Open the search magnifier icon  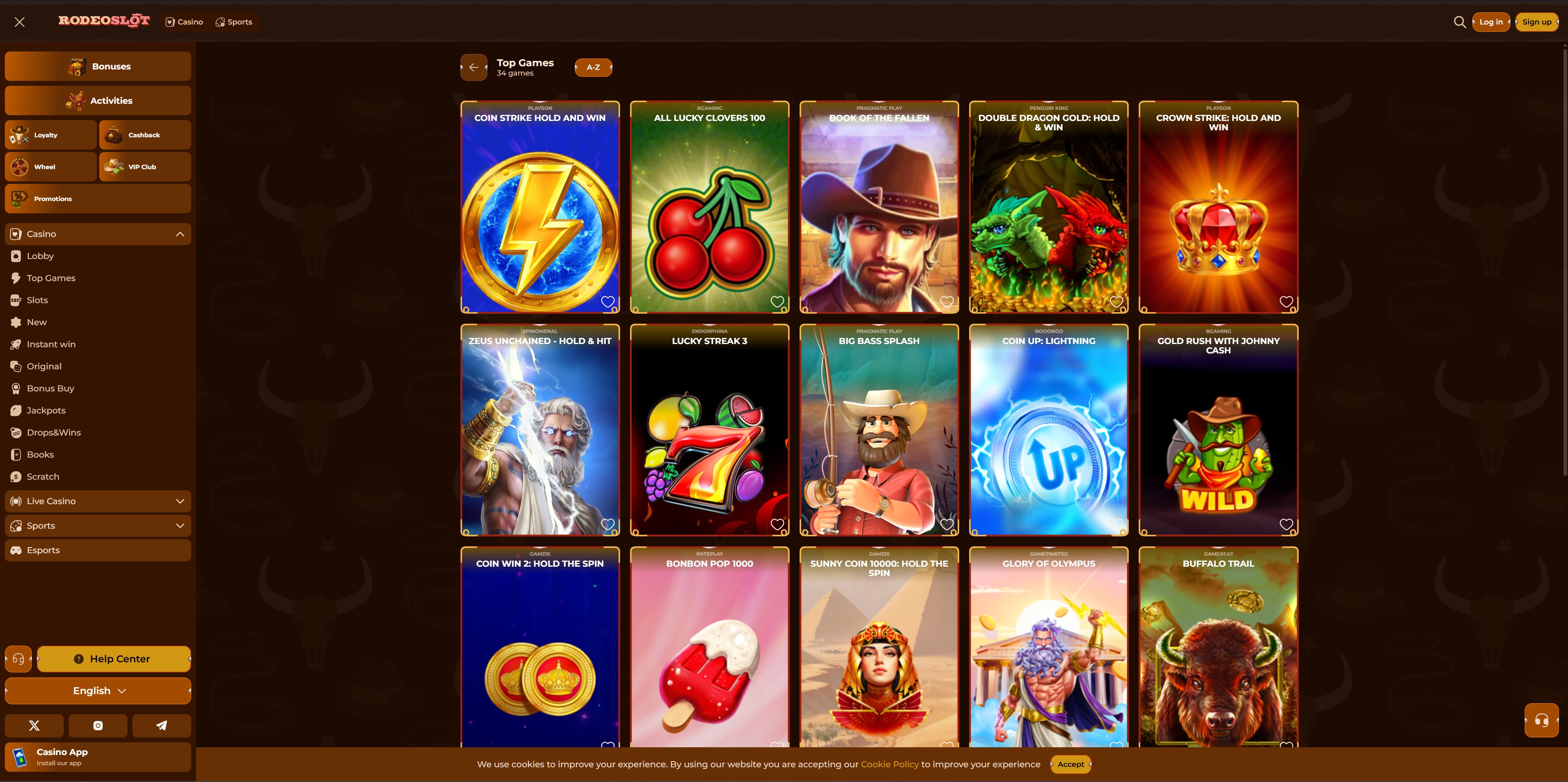coord(1460,22)
